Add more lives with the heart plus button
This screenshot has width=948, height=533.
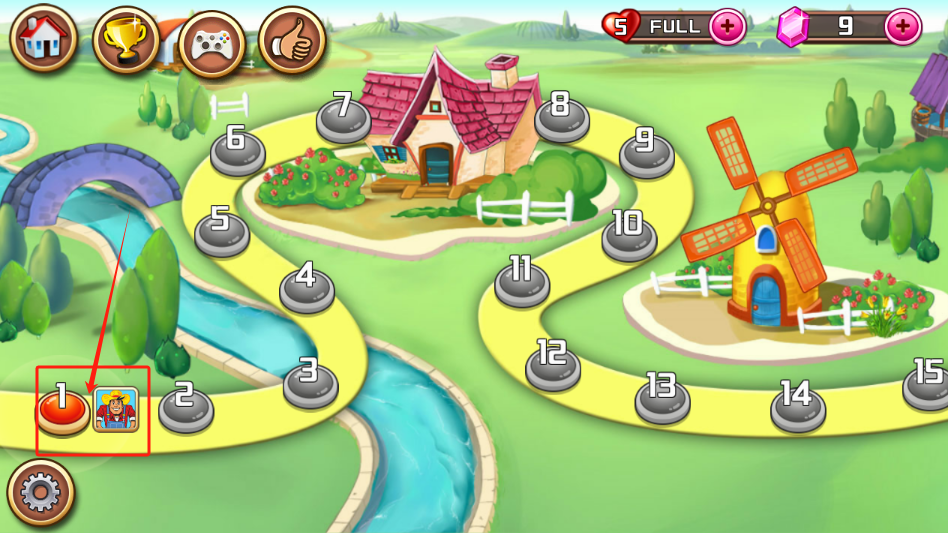[728, 27]
